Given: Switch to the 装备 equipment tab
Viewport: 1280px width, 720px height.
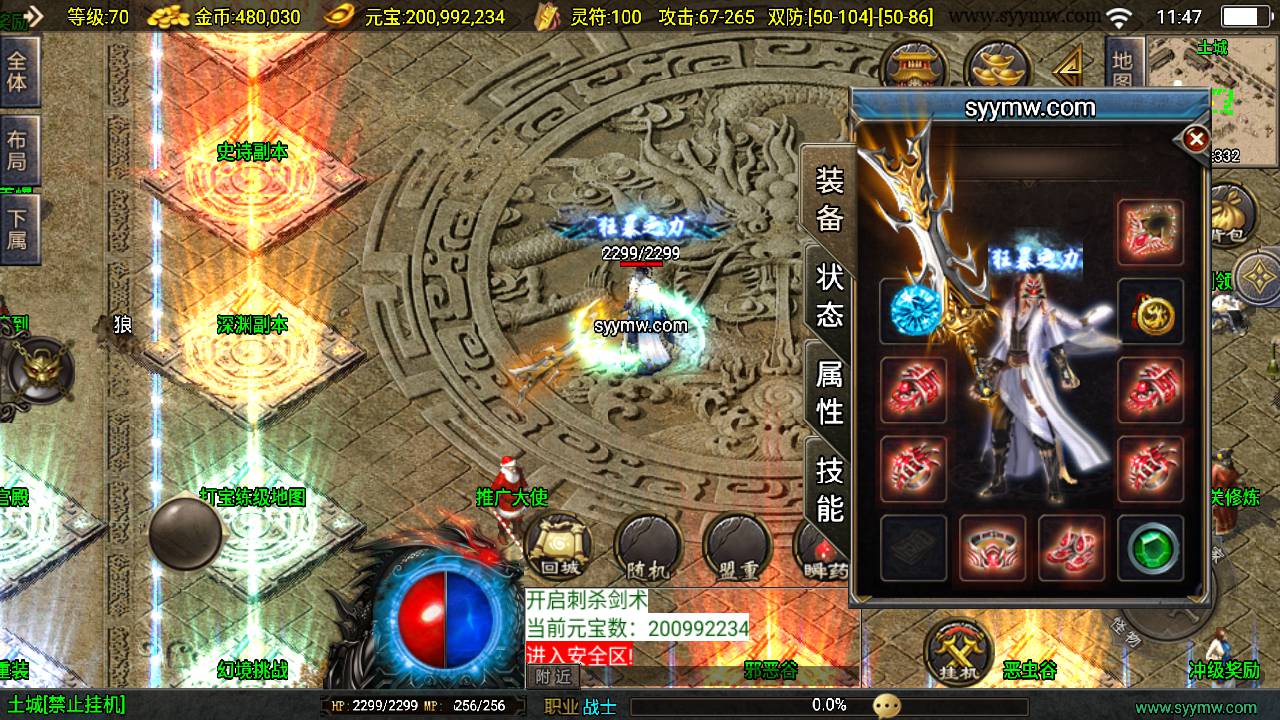Looking at the screenshot, I should [x=830, y=198].
